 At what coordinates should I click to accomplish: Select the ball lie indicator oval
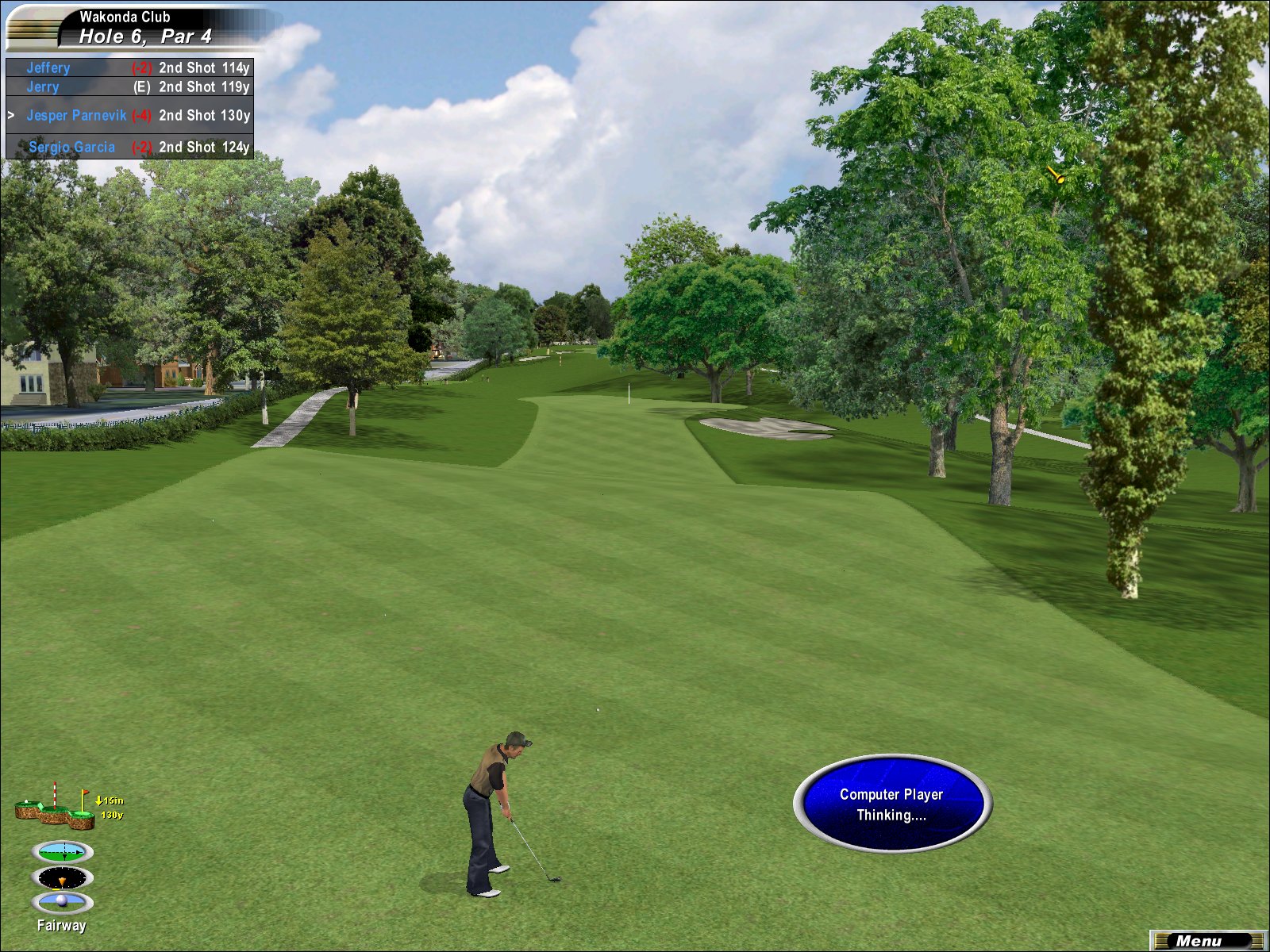pyautogui.click(x=63, y=902)
